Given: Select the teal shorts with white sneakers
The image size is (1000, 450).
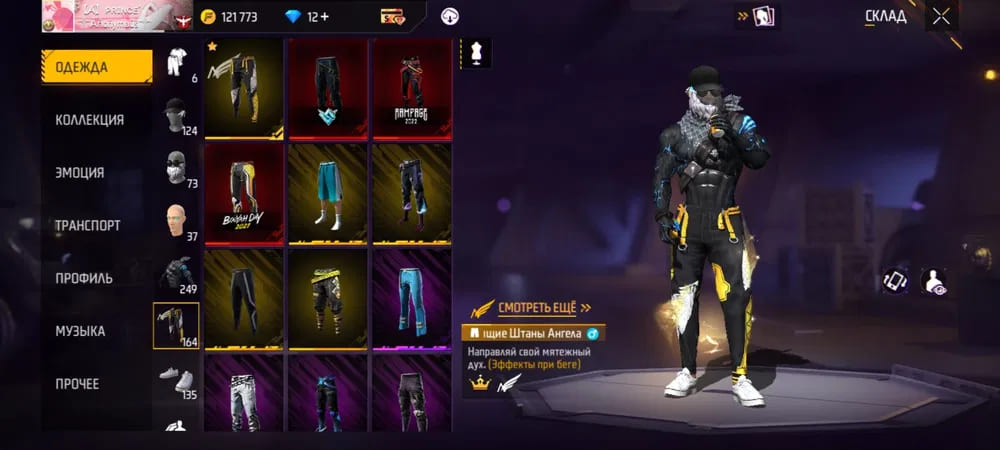Looking at the screenshot, I should pos(327,193).
